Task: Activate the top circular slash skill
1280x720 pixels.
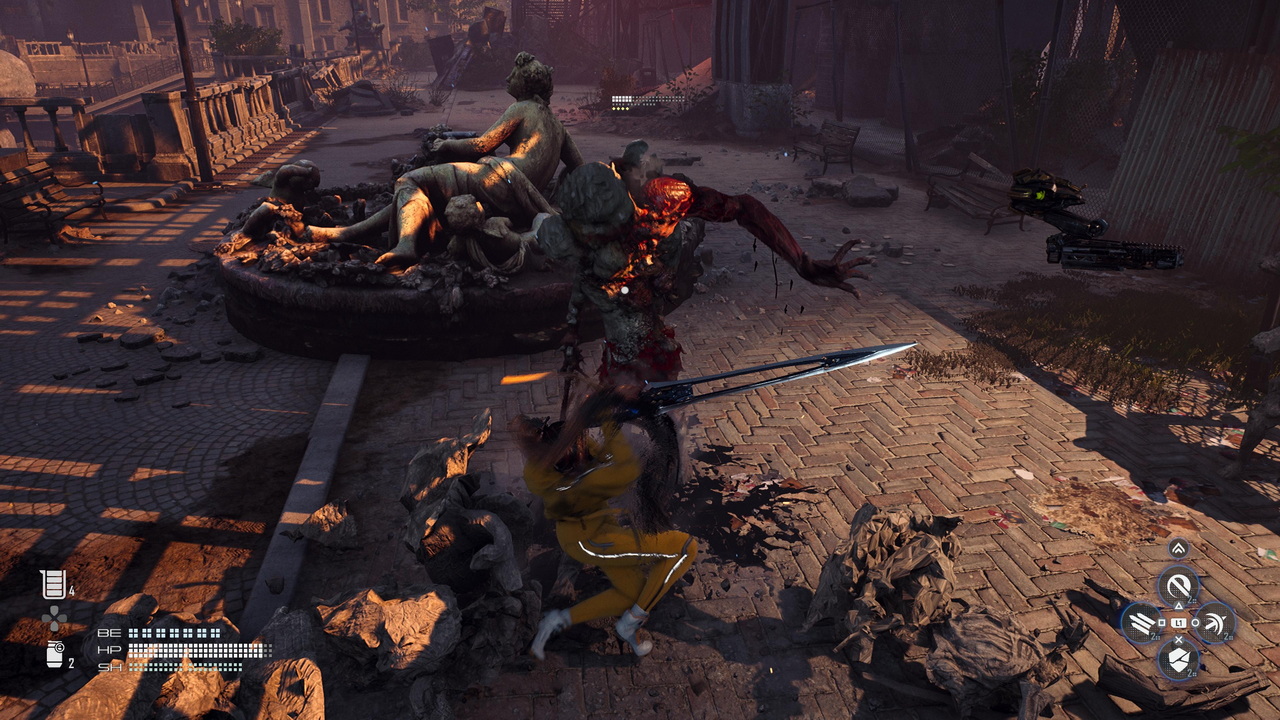Action: (x=1178, y=585)
